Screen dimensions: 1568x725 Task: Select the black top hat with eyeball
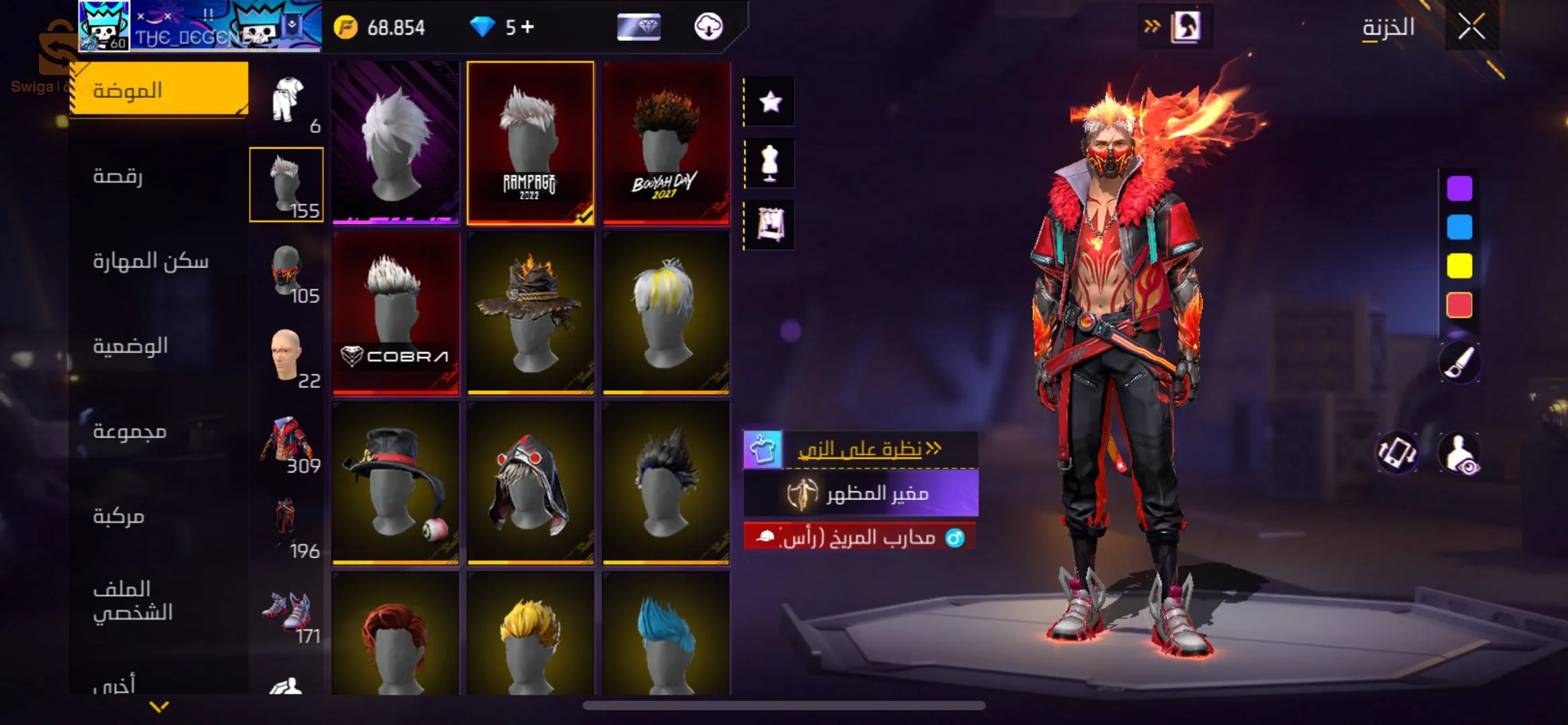[x=396, y=482]
